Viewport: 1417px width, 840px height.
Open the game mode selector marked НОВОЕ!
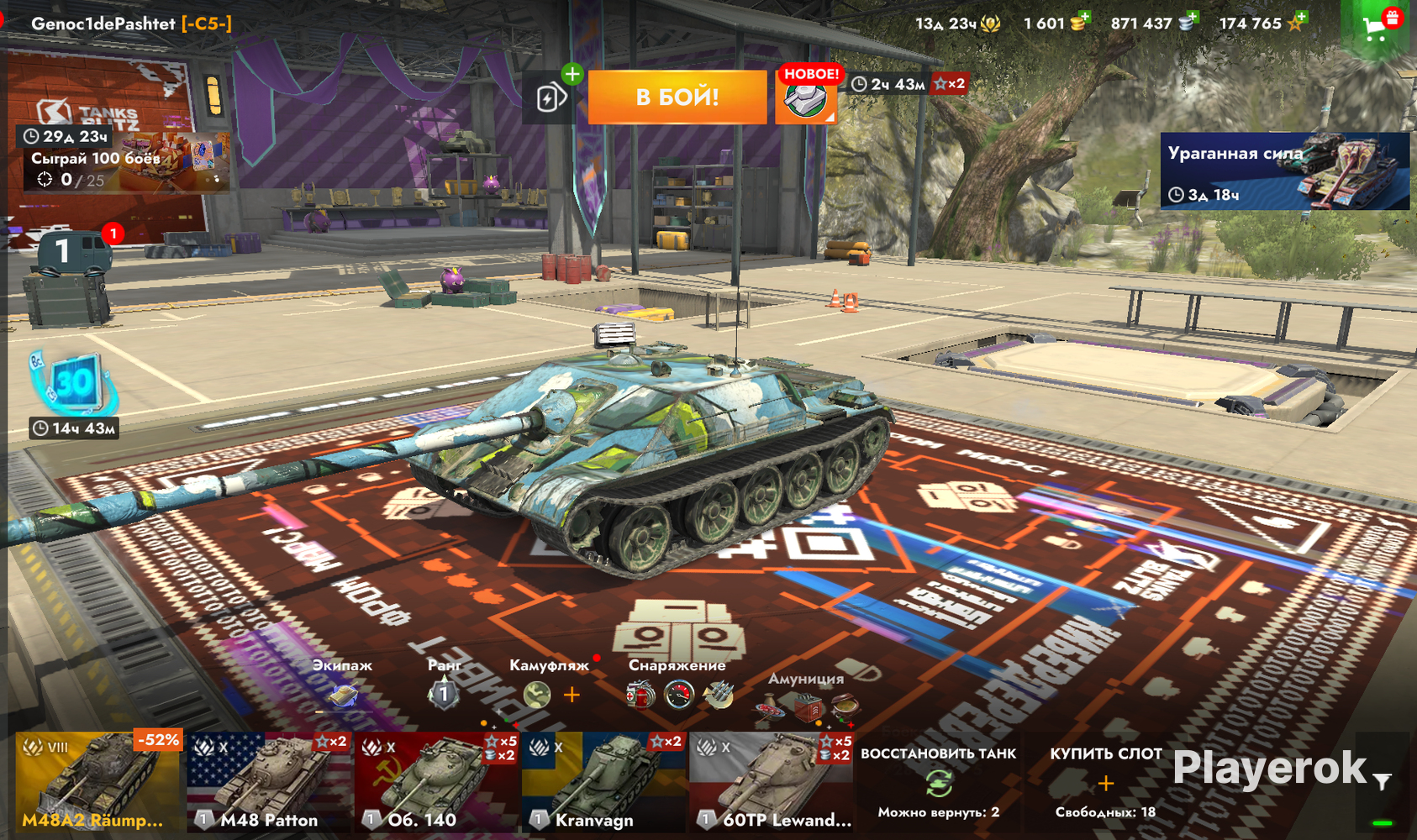(x=805, y=97)
